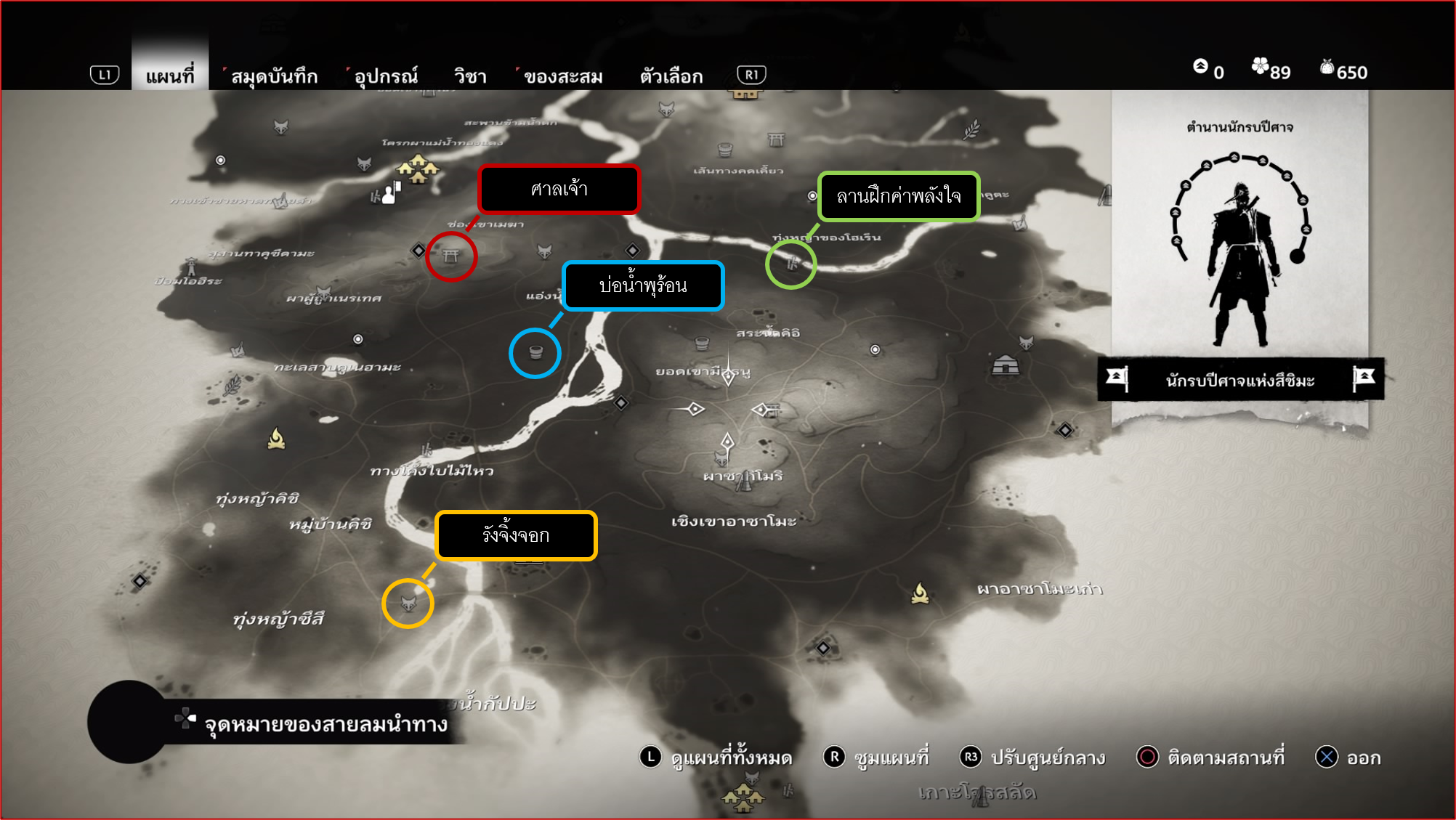Pick the fox den marker in yellow circle
1456x820 pixels.
(408, 603)
